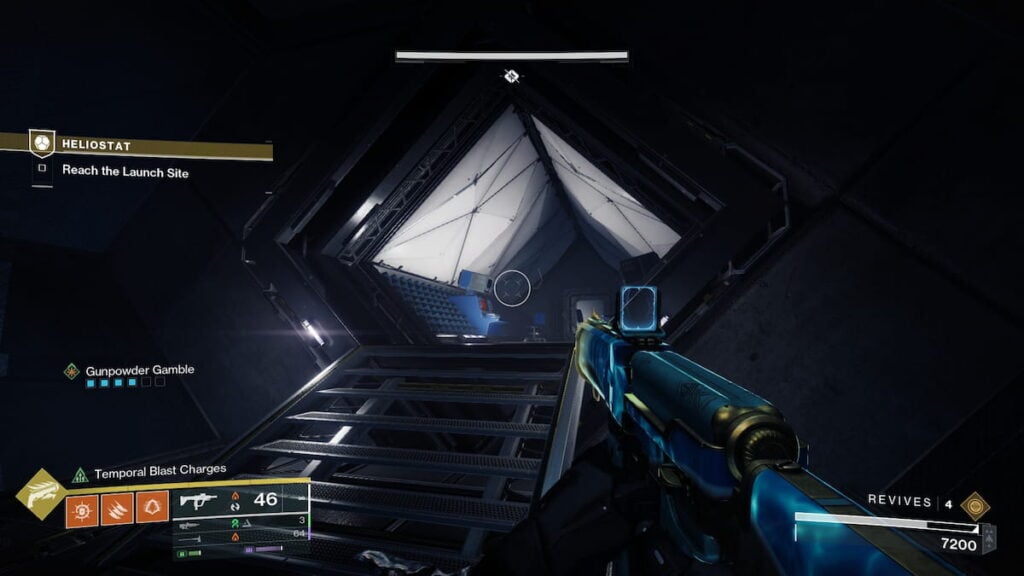Click the gray score emblem beside 7200
1024x576 pixels.
pos(988,538)
